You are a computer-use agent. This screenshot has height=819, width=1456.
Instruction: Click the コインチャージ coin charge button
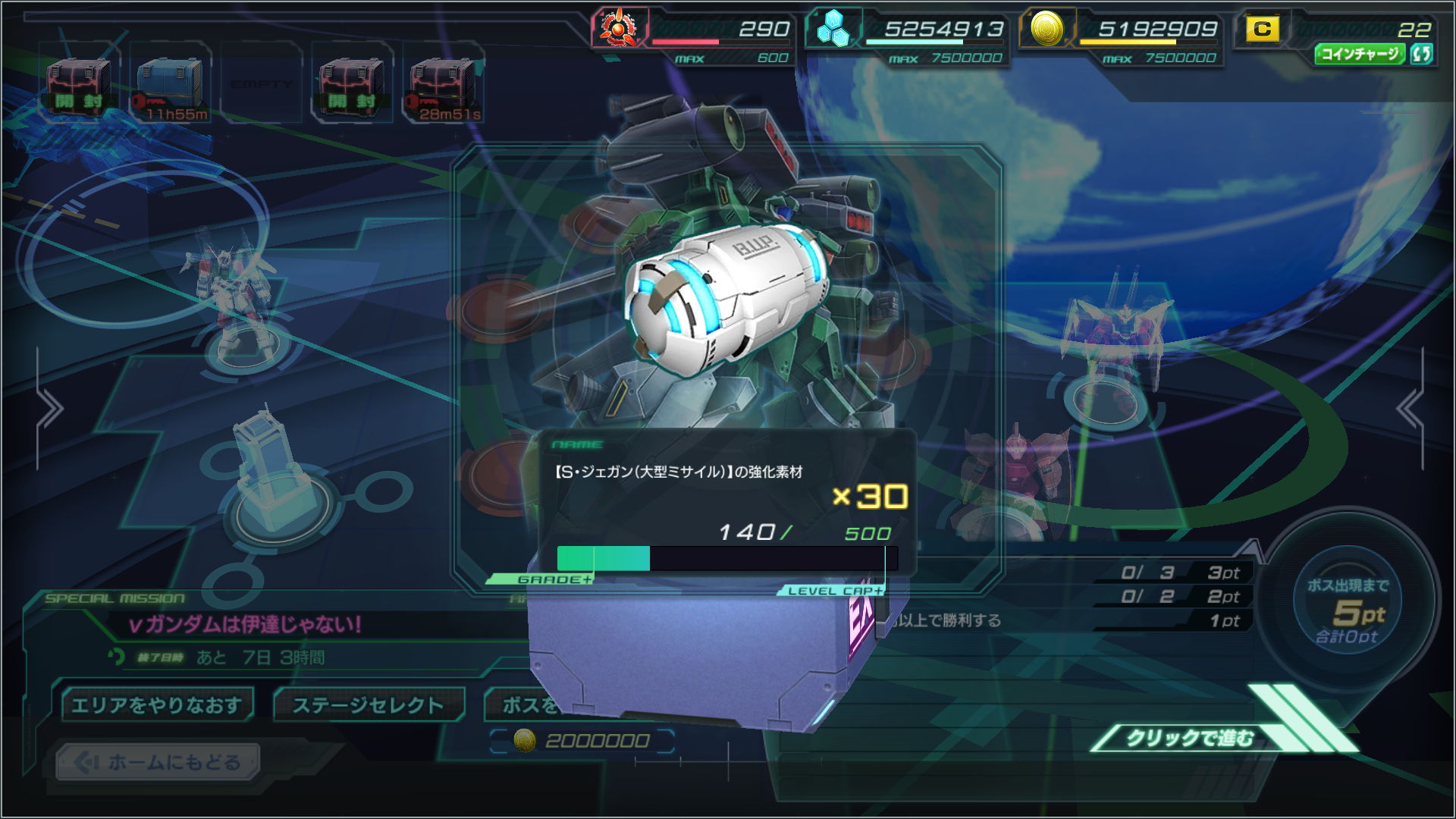(1360, 54)
